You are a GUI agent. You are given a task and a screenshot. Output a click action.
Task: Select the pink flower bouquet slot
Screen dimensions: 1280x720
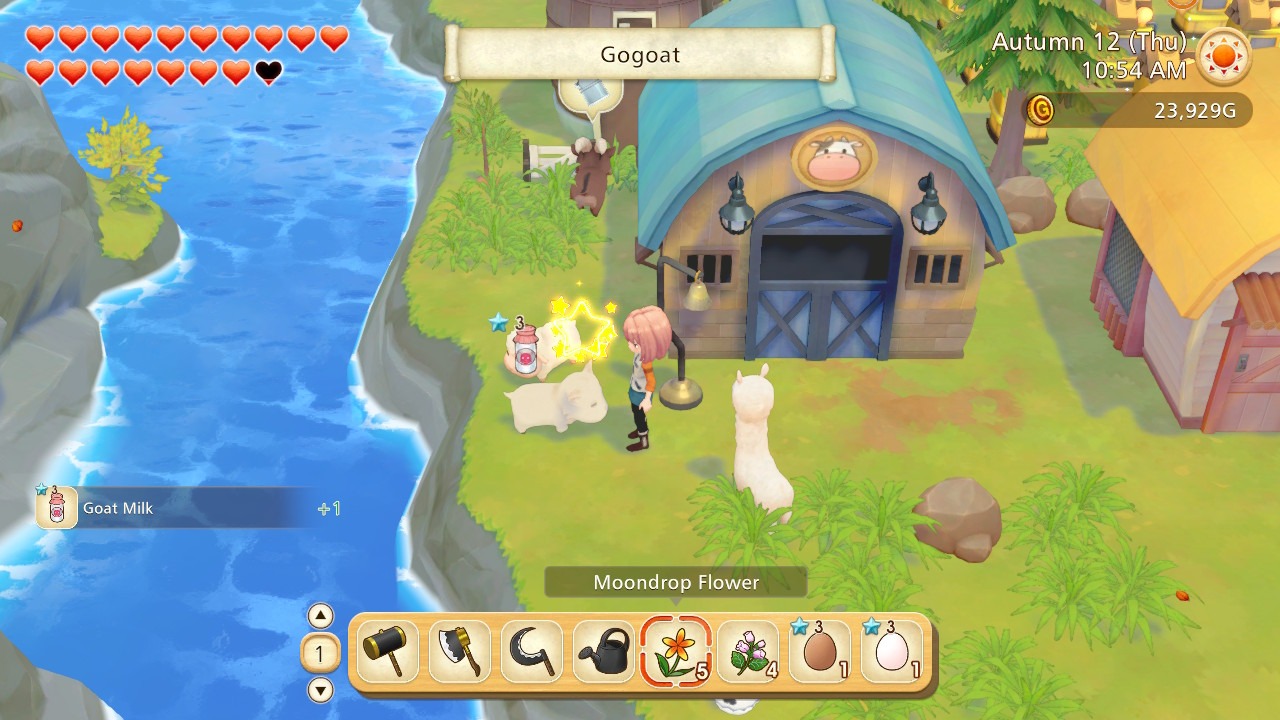tap(748, 652)
